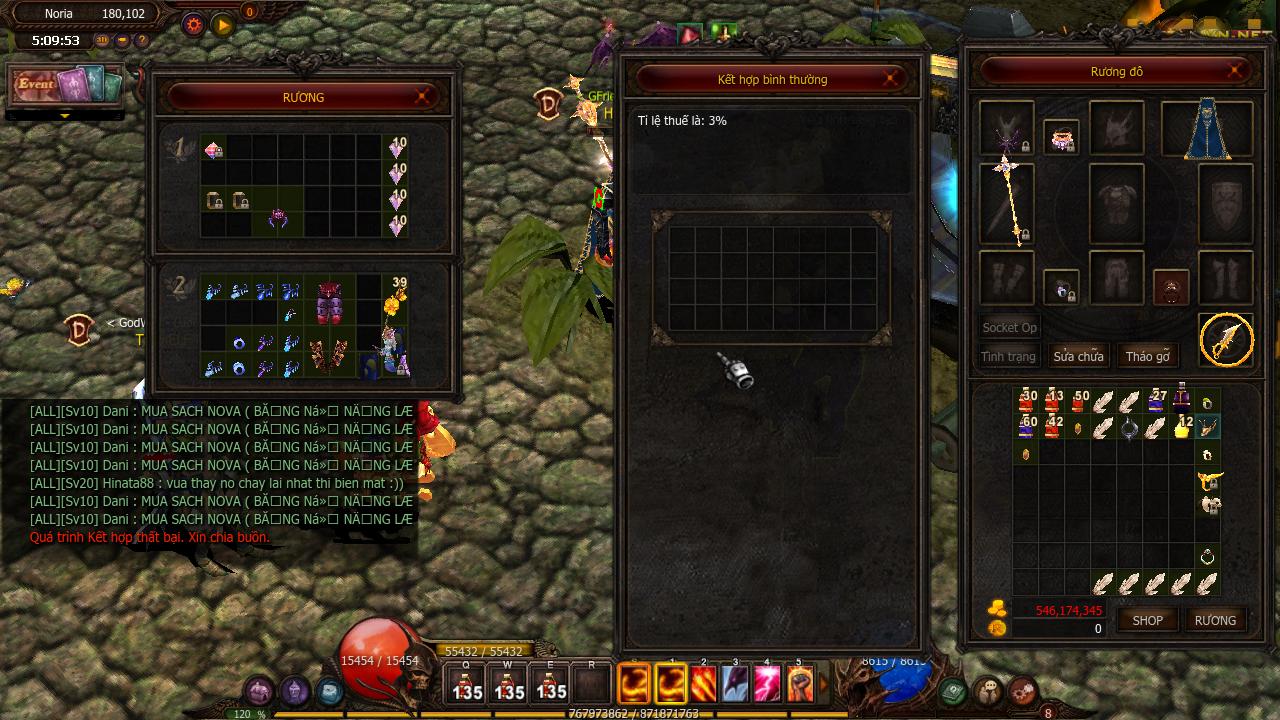Select the yellow jewel stack of 12
The width and height of the screenshot is (1280, 720).
tap(1182, 427)
